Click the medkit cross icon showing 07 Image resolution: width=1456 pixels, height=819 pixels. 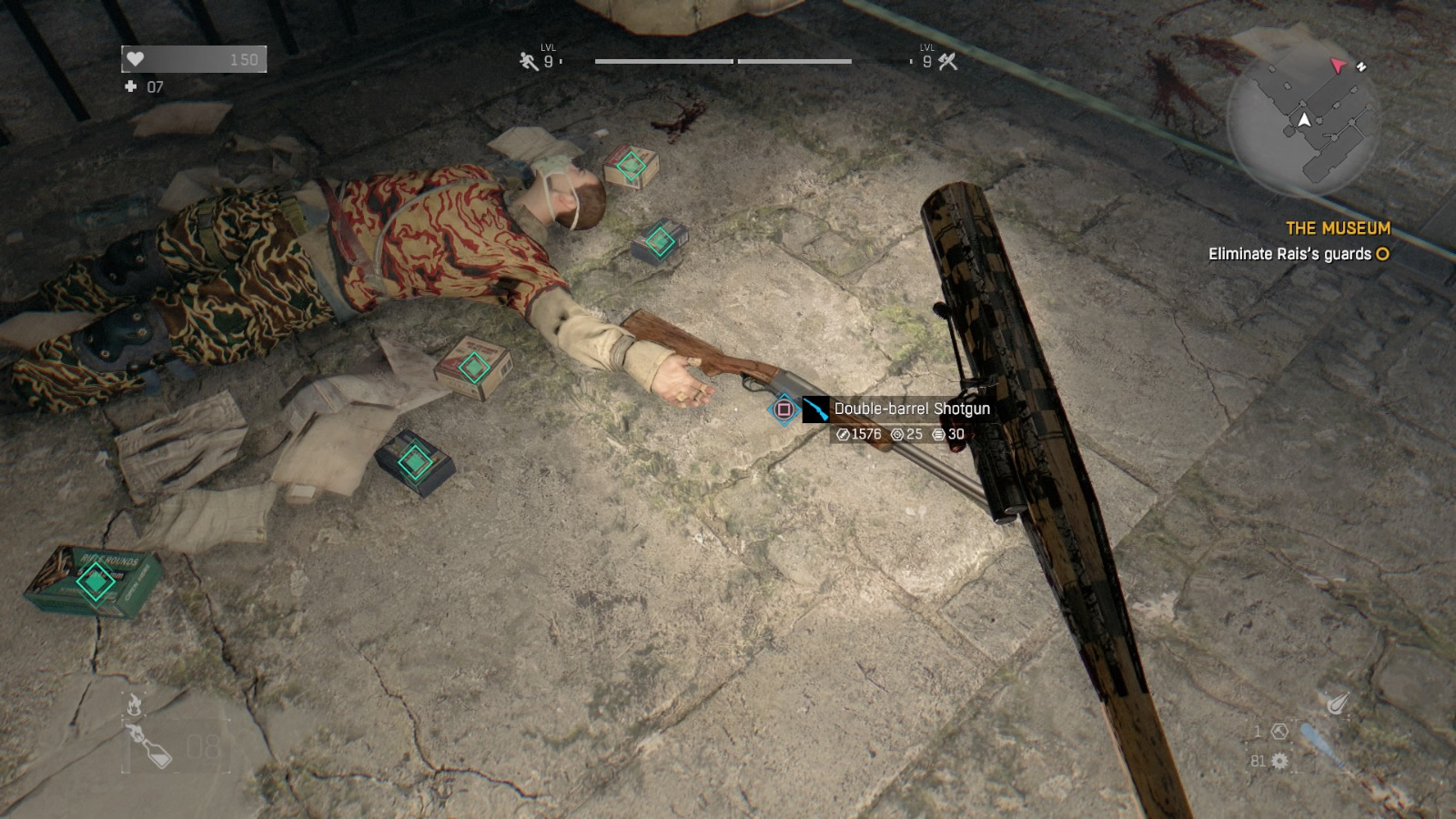(129, 87)
